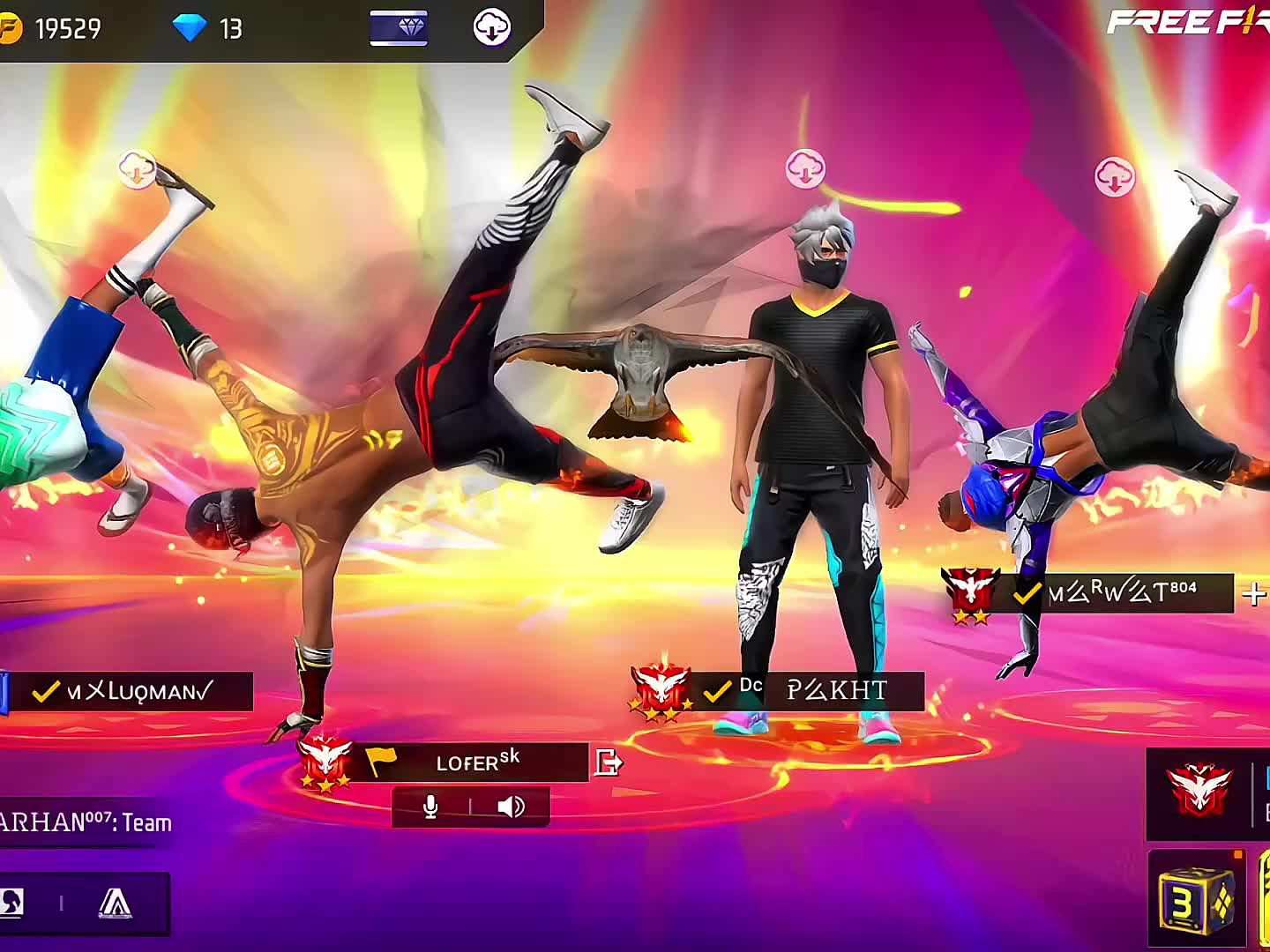Viewport: 1270px width, 952px height.
Task: Open the diamond membership card icon
Action: click(399, 28)
